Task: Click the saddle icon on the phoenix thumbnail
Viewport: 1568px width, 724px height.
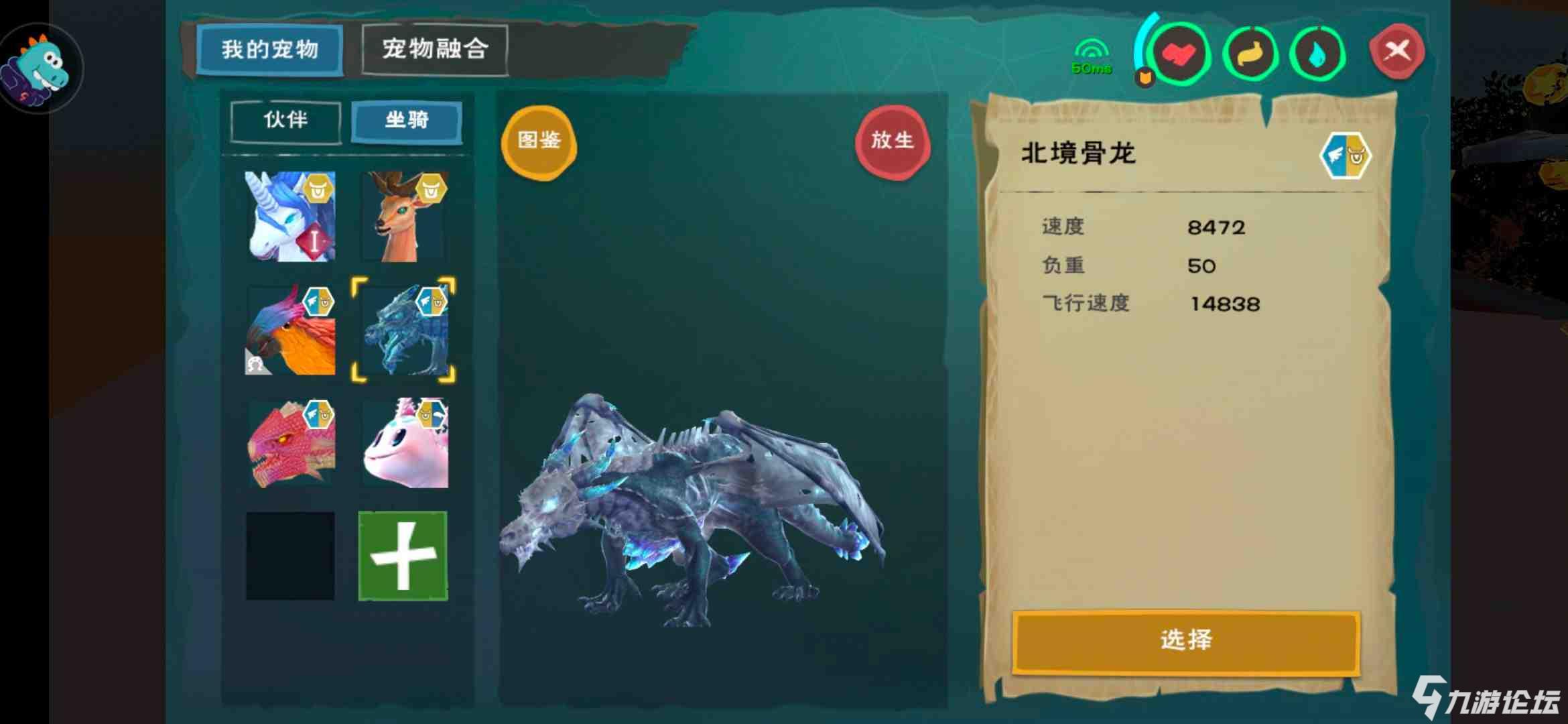Action: (x=257, y=362)
